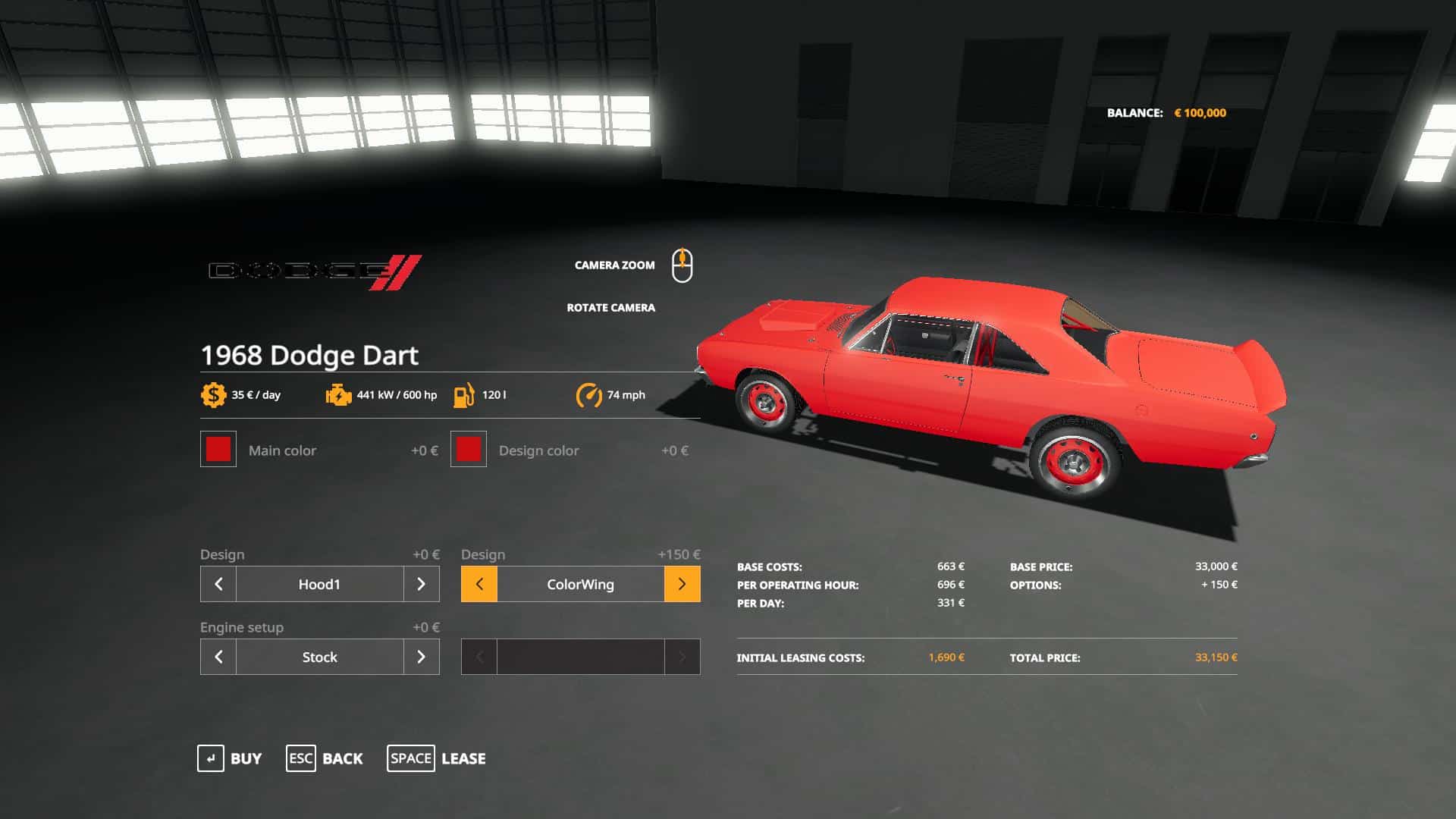Screen dimensions: 1456x819
Task: Choose previous Engine setup option
Action: [x=218, y=657]
